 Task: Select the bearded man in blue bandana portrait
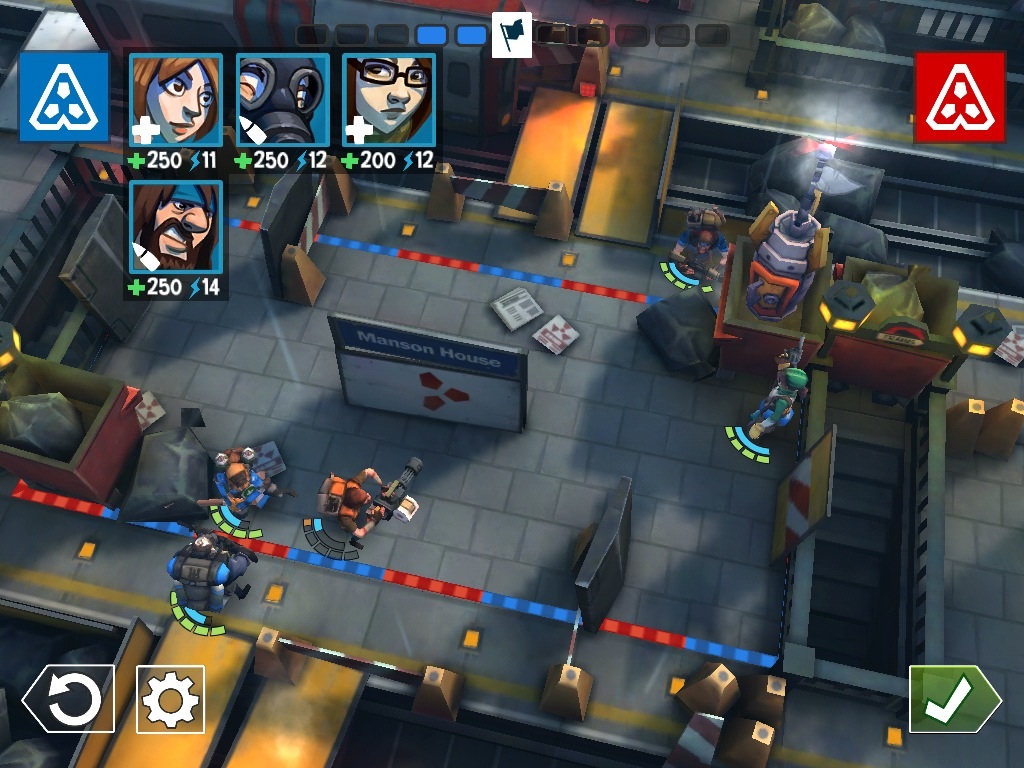pyautogui.click(x=175, y=227)
